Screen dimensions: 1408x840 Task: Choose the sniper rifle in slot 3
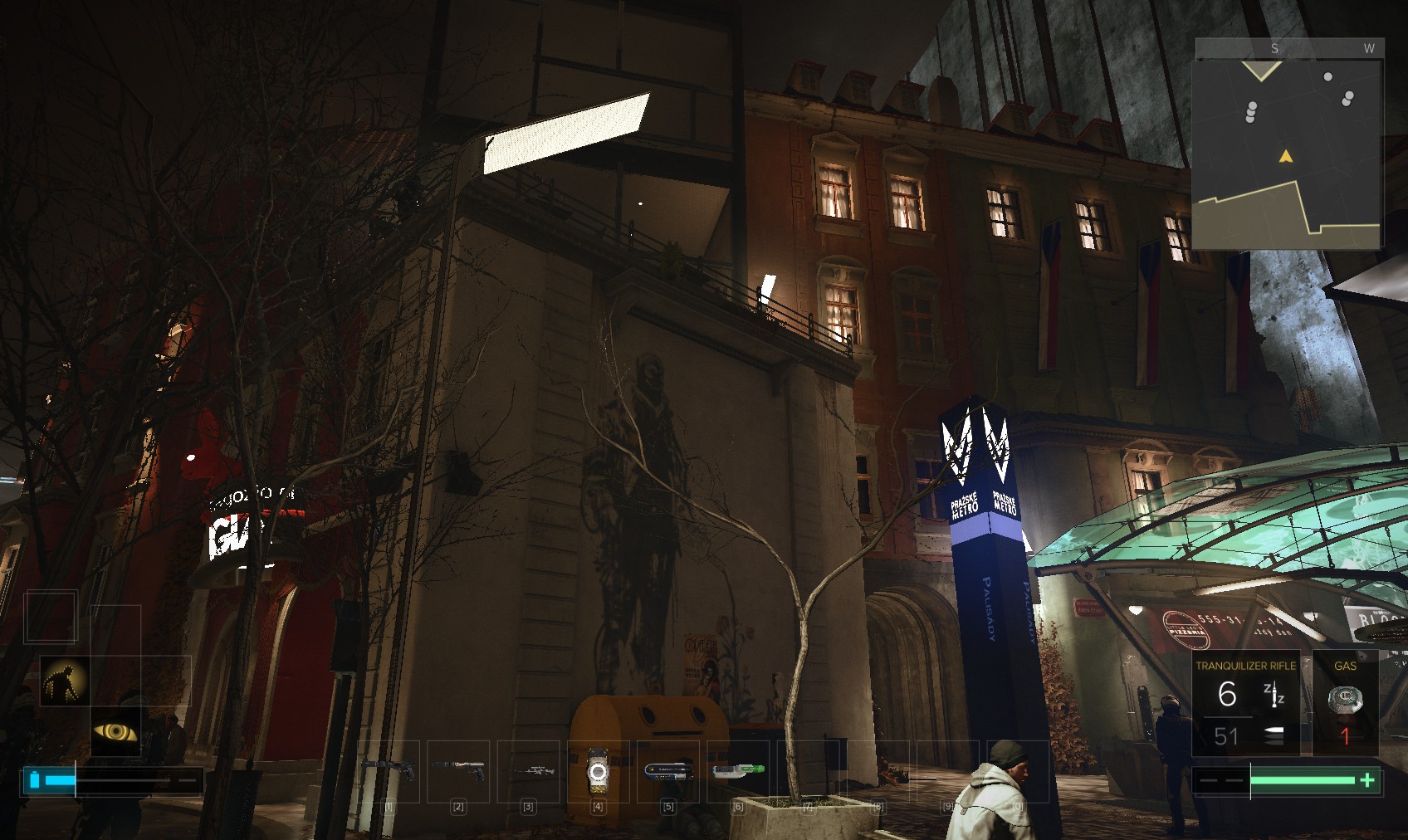coord(528,770)
